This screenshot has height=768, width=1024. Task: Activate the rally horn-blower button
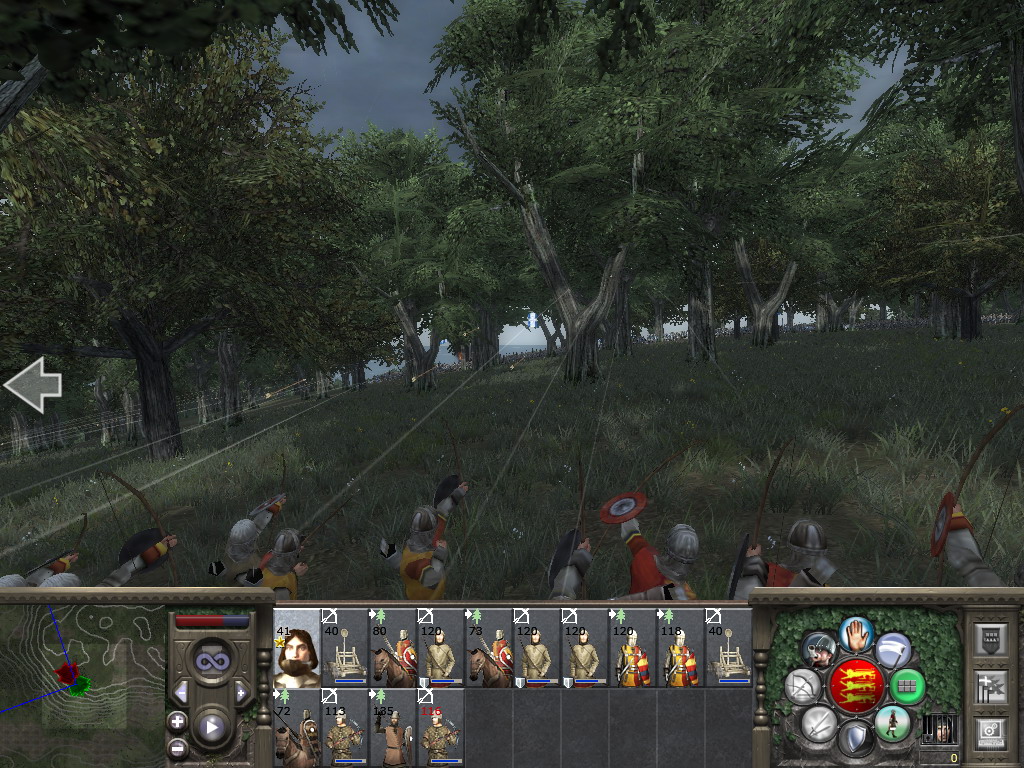(x=818, y=650)
